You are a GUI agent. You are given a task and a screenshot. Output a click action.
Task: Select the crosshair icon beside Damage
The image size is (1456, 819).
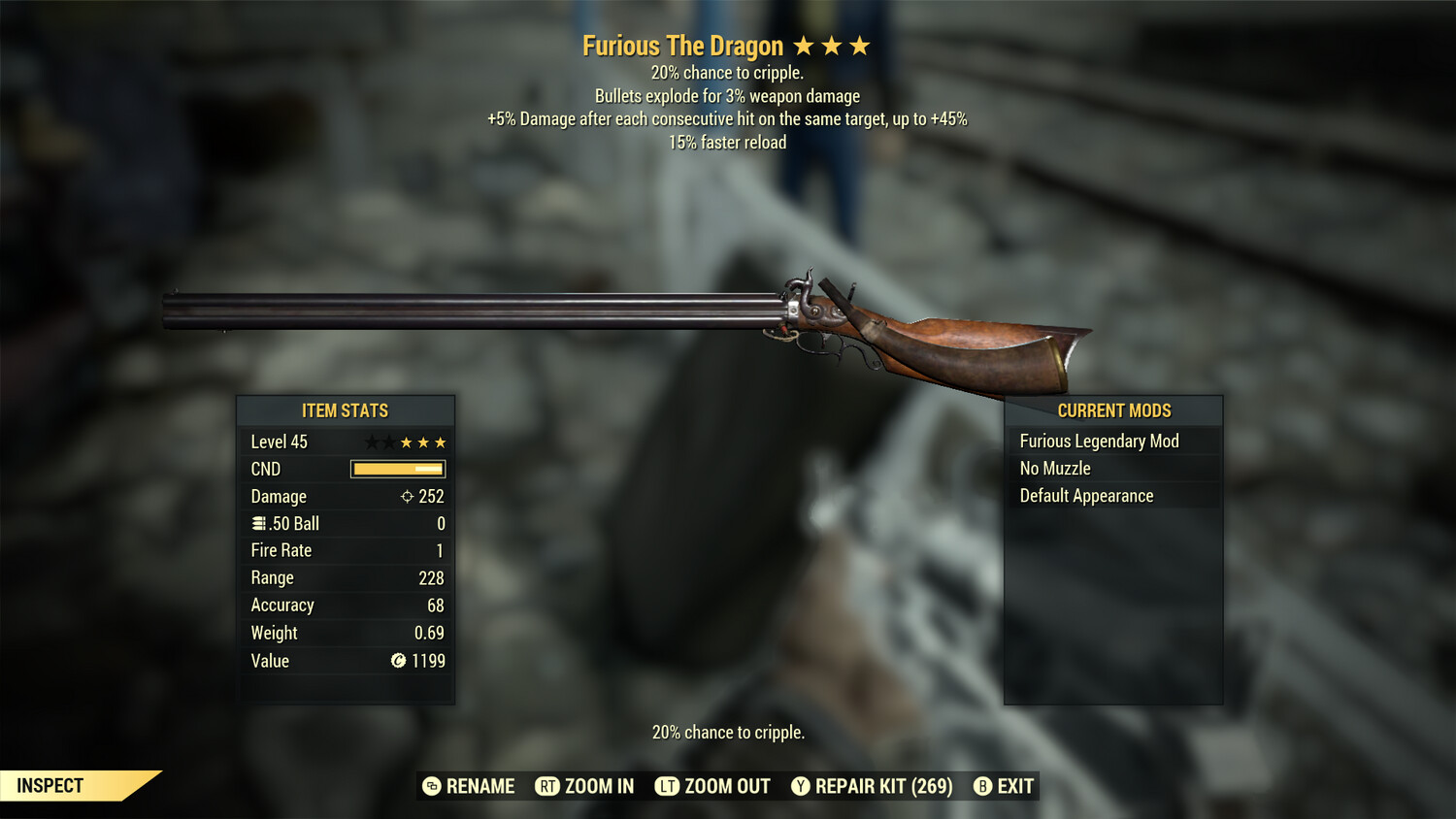pos(406,496)
